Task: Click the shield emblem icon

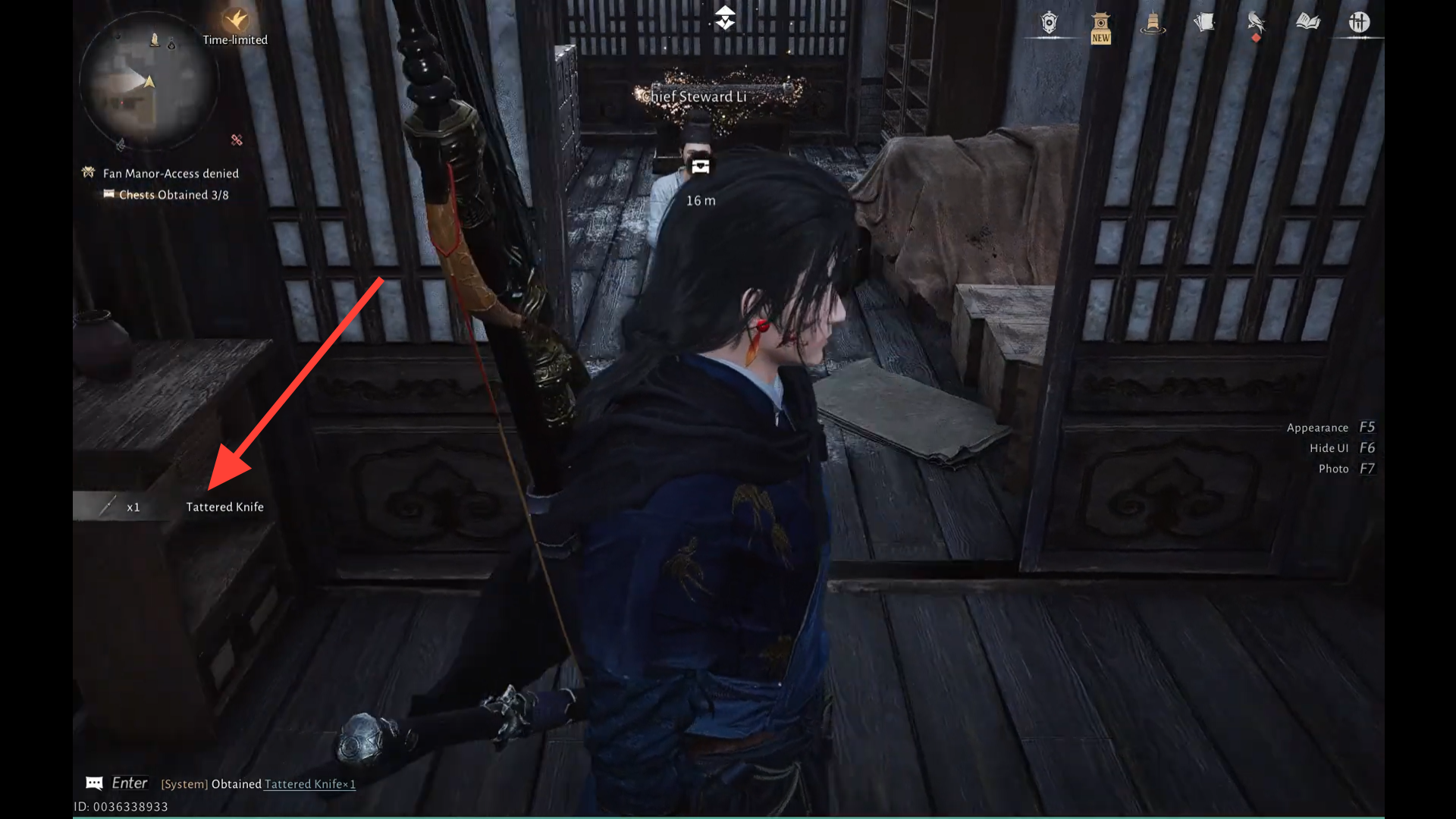Action: point(1049,23)
